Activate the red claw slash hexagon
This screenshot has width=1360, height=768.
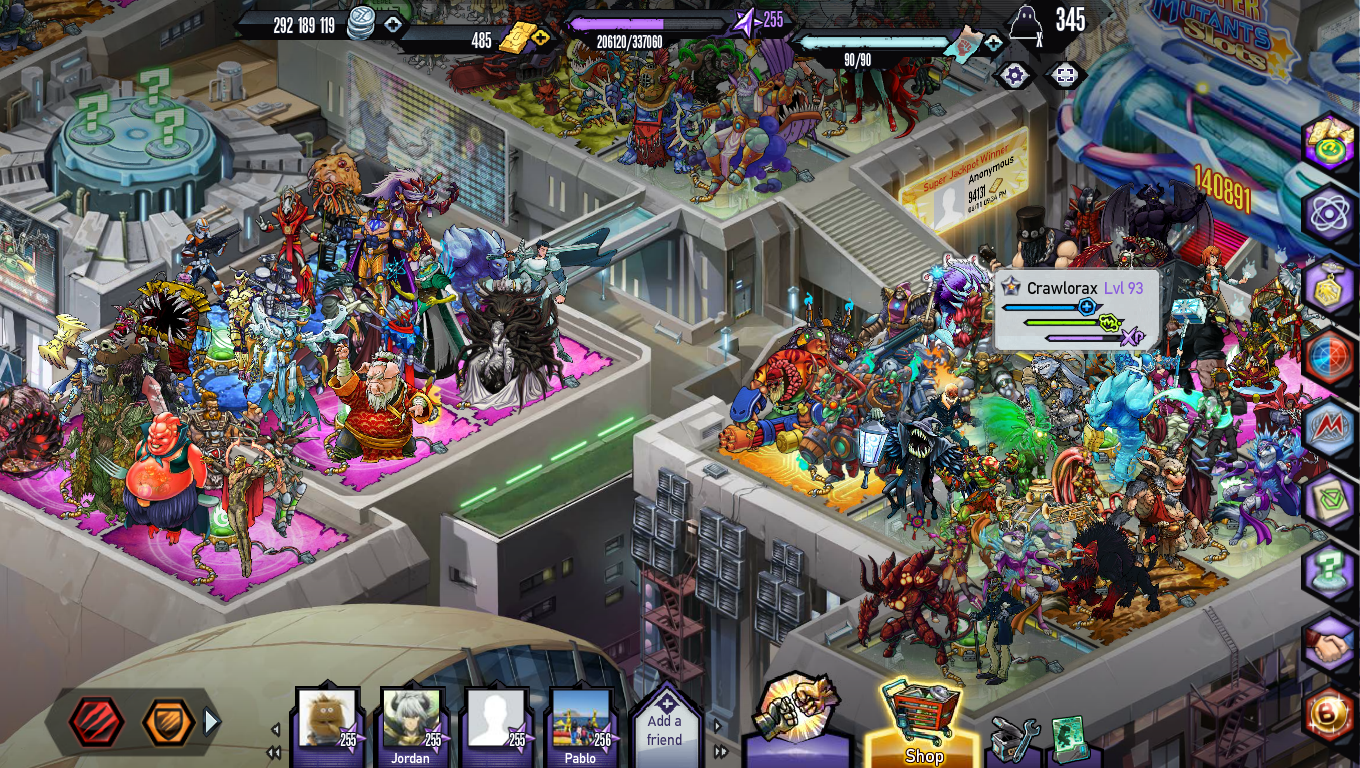tap(97, 722)
